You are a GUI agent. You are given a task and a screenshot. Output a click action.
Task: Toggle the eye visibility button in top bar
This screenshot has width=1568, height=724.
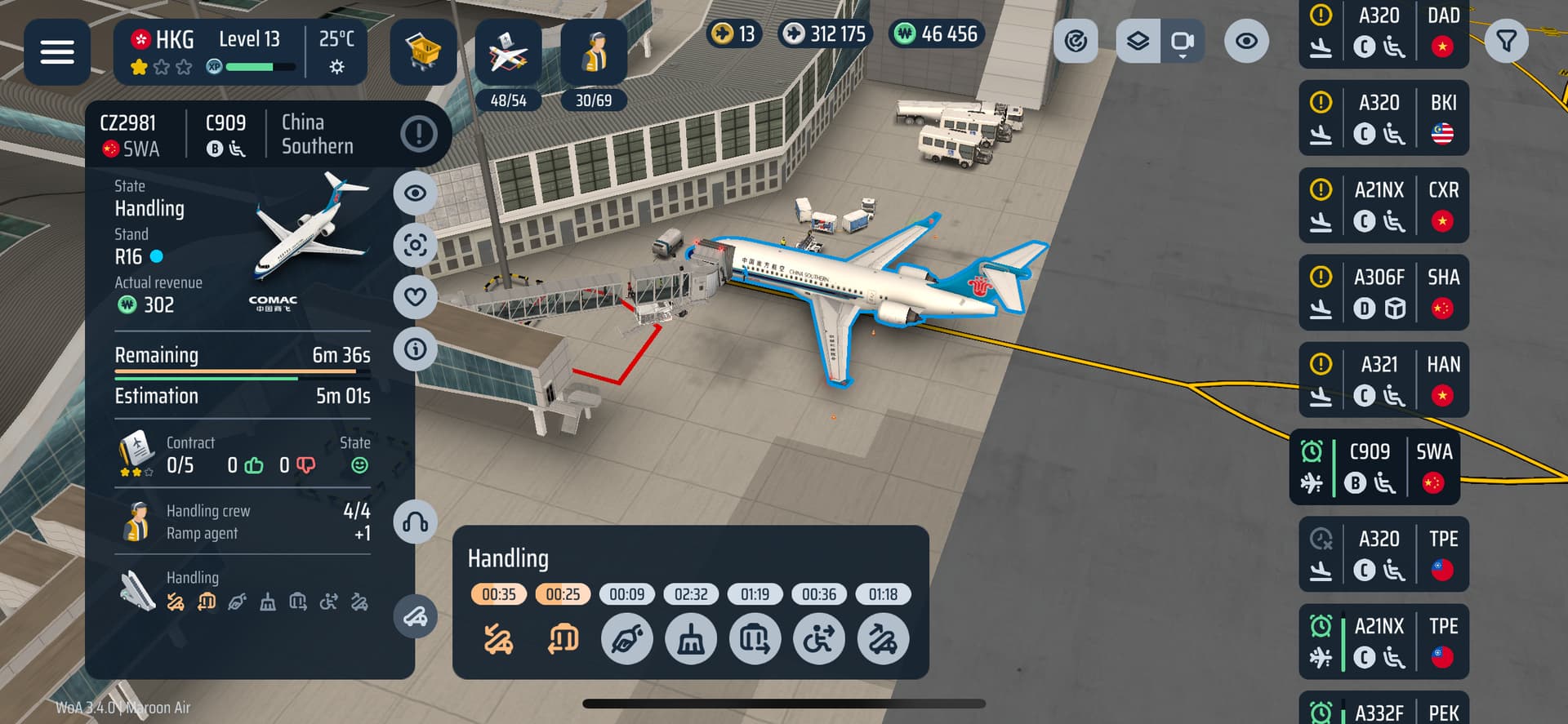pyautogui.click(x=1246, y=41)
